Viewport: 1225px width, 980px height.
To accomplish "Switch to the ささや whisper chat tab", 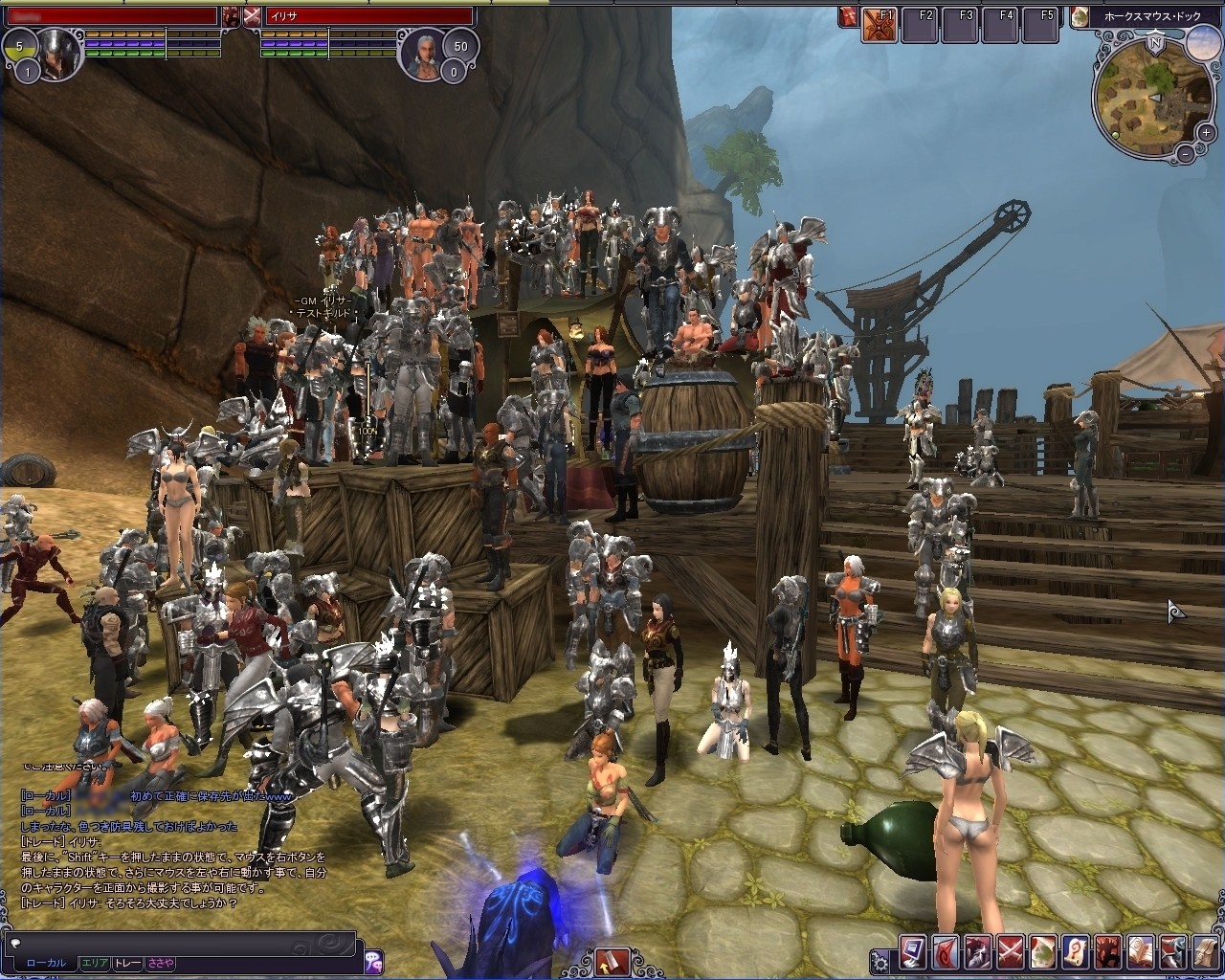I will point(160,963).
